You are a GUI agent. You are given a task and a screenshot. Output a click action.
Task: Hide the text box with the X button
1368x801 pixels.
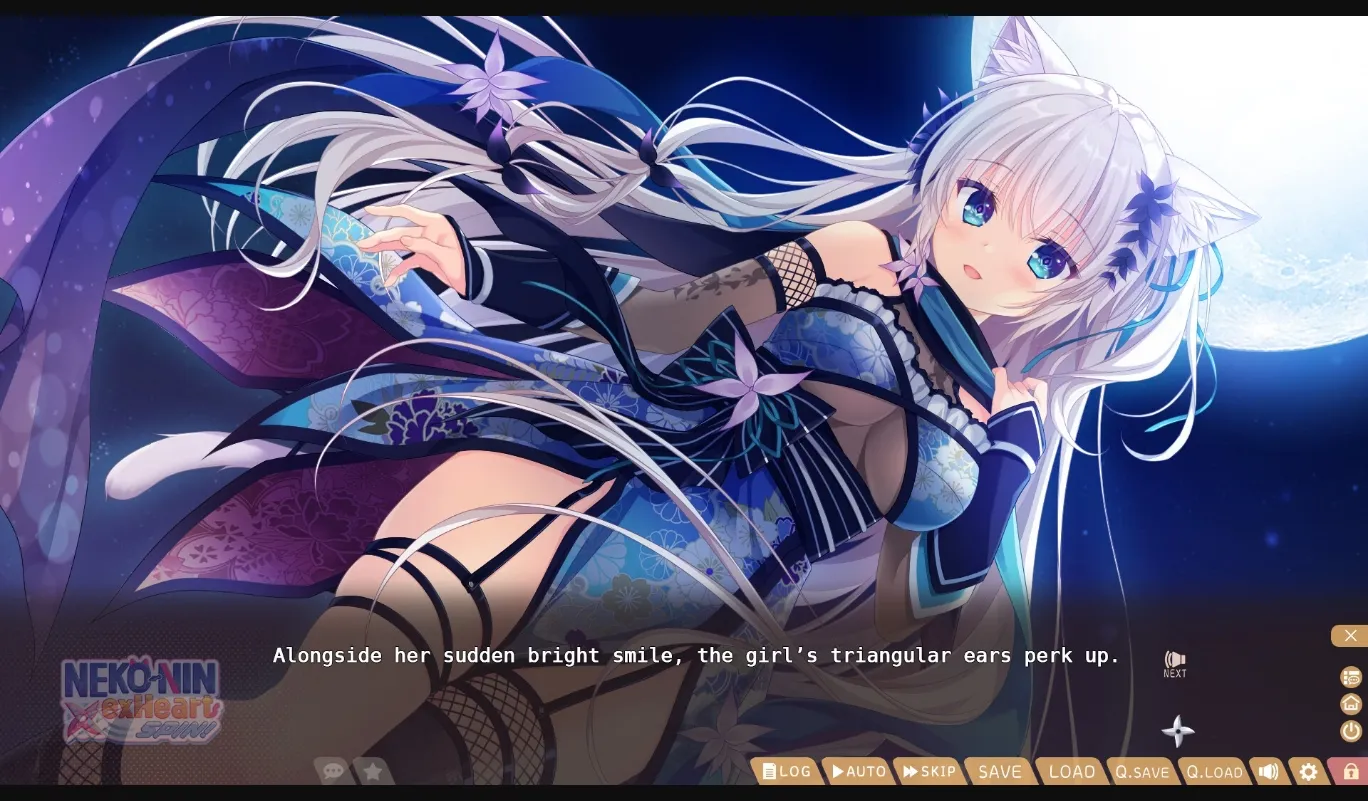(1351, 636)
